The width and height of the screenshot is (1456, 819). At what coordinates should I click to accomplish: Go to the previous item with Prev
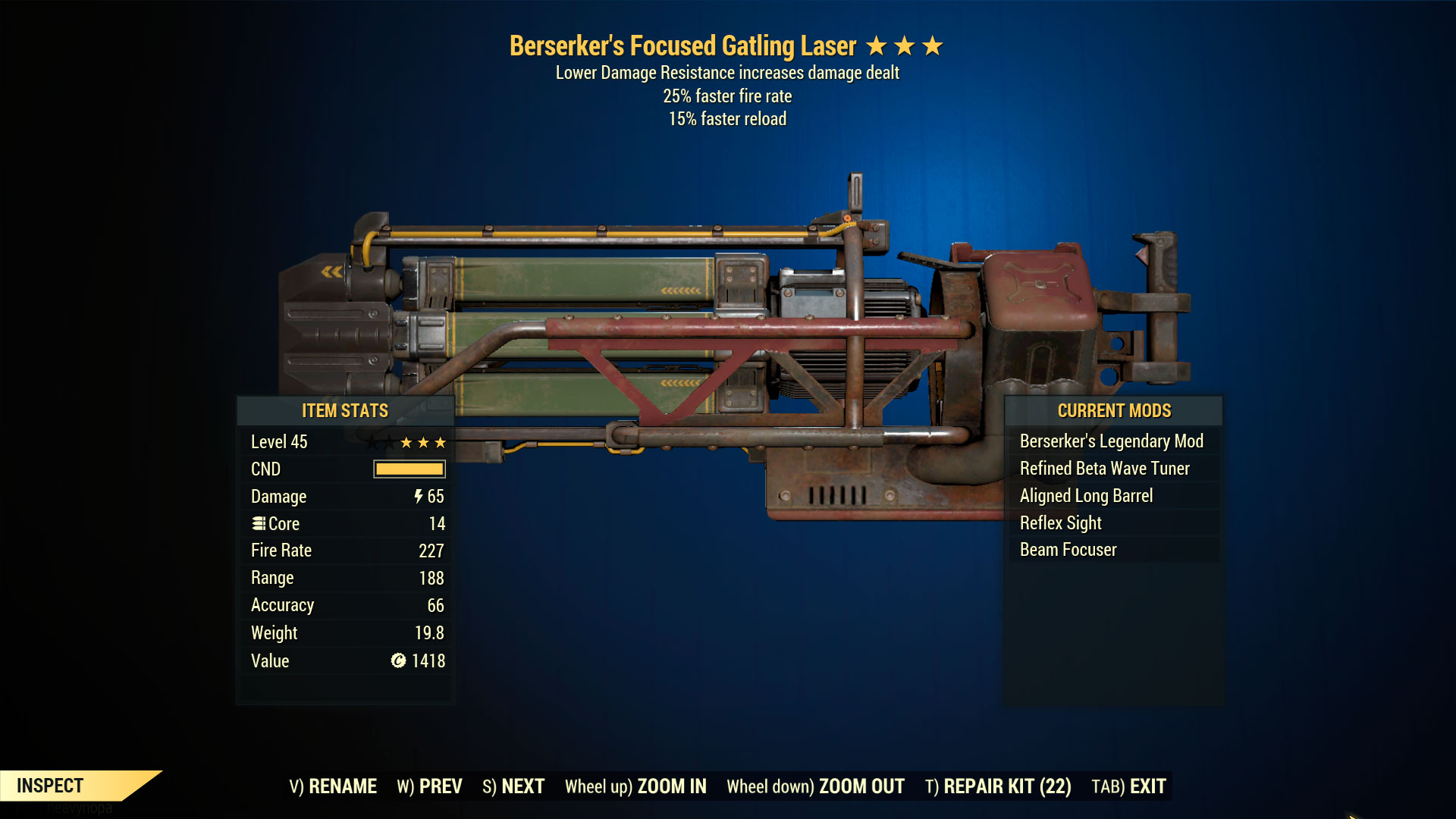click(429, 786)
